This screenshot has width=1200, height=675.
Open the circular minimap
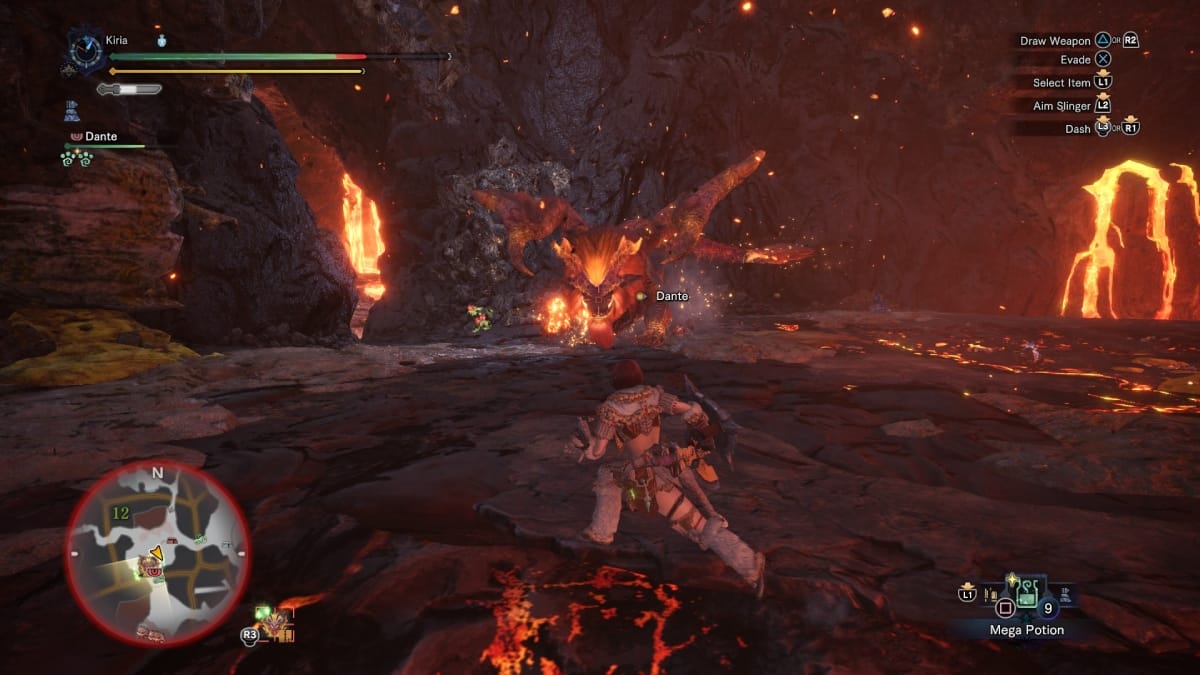pyautogui.click(x=157, y=553)
